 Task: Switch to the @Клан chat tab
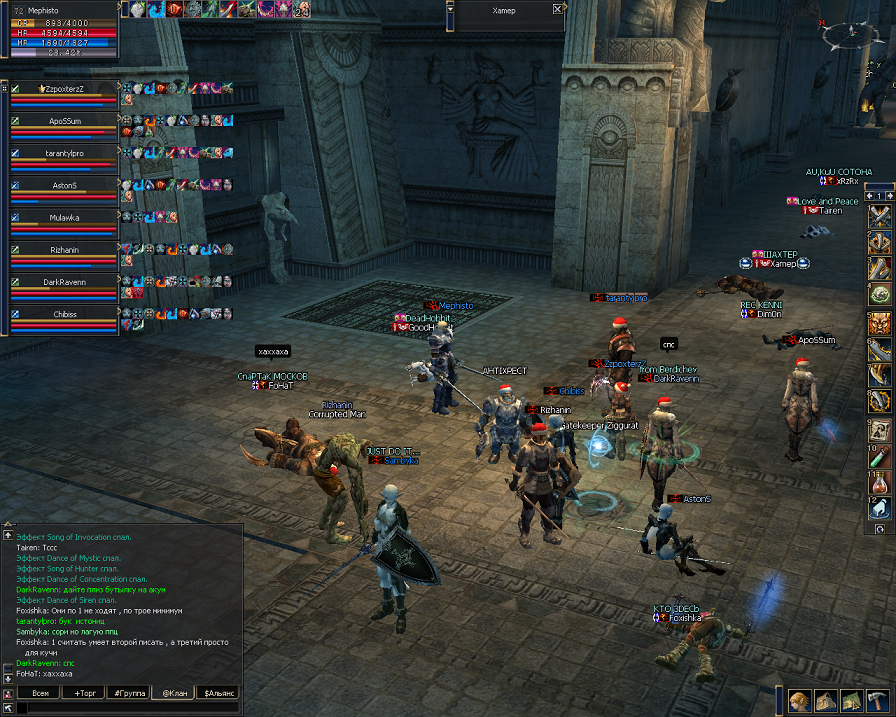click(x=172, y=692)
